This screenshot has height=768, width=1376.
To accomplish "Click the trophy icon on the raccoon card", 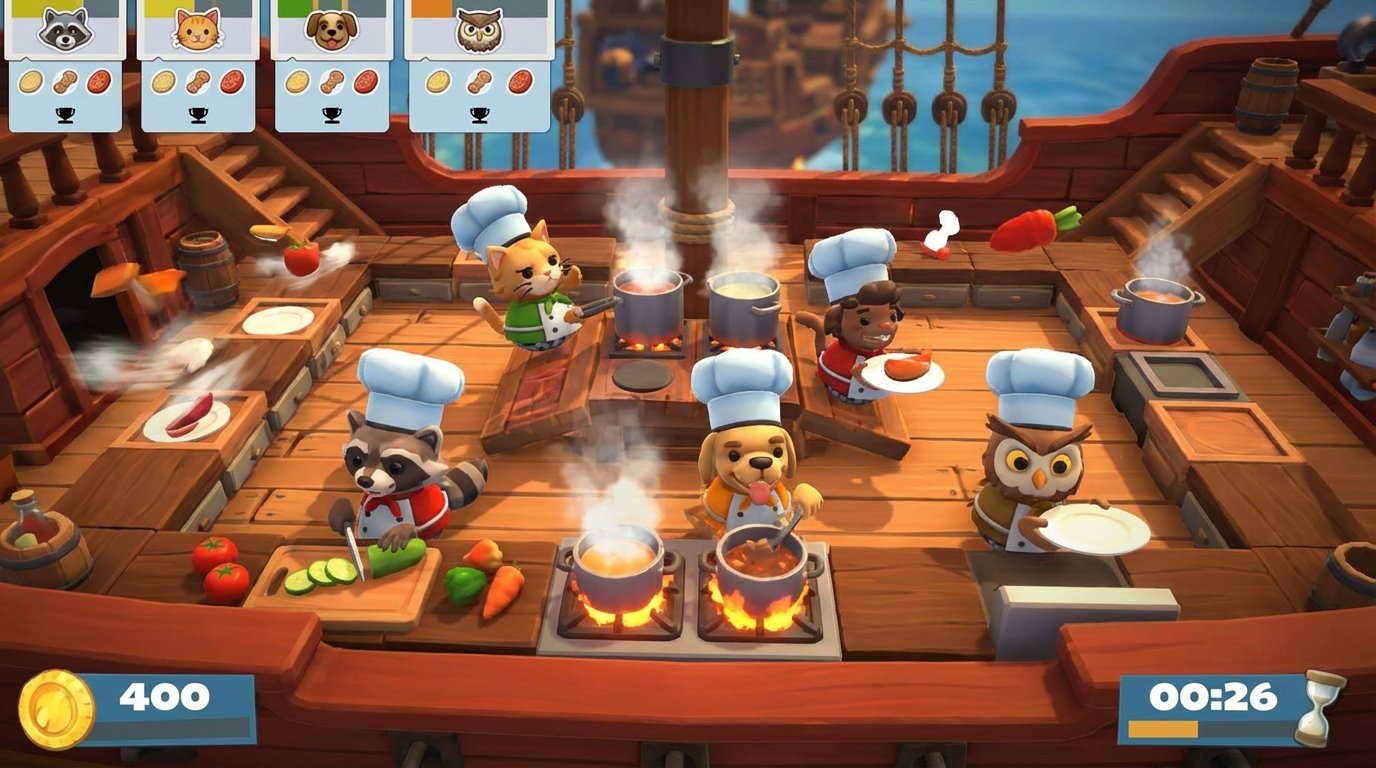I will coord(65,113).
